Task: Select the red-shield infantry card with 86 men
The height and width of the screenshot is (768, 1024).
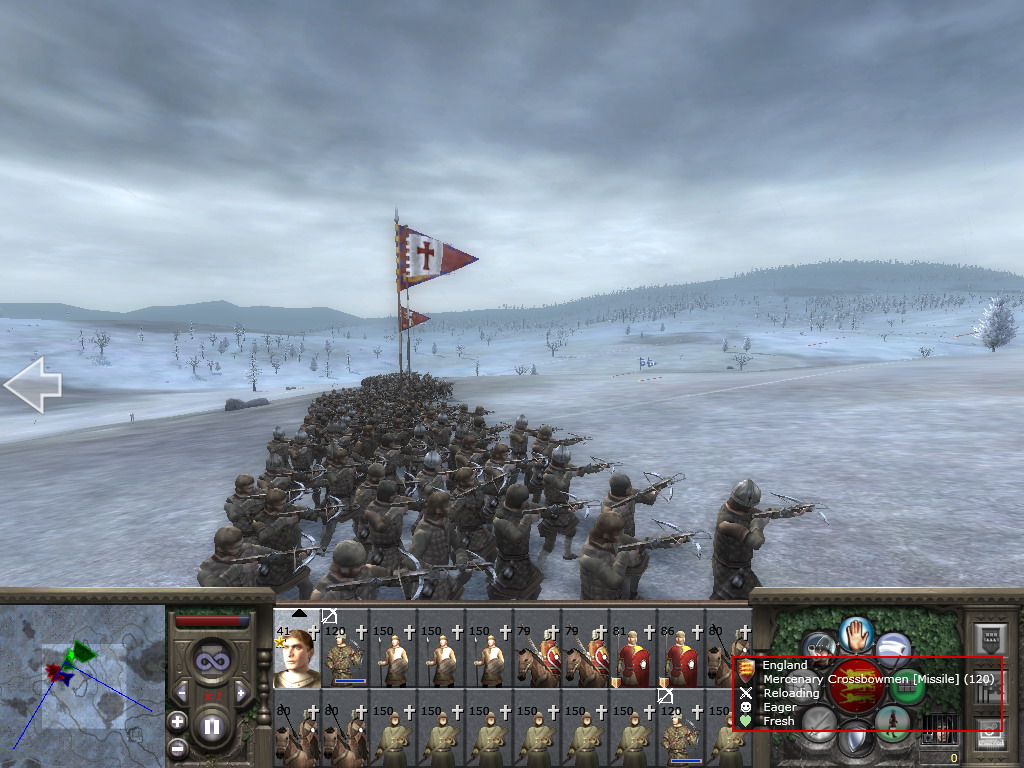Action: (x=680, y=657)
